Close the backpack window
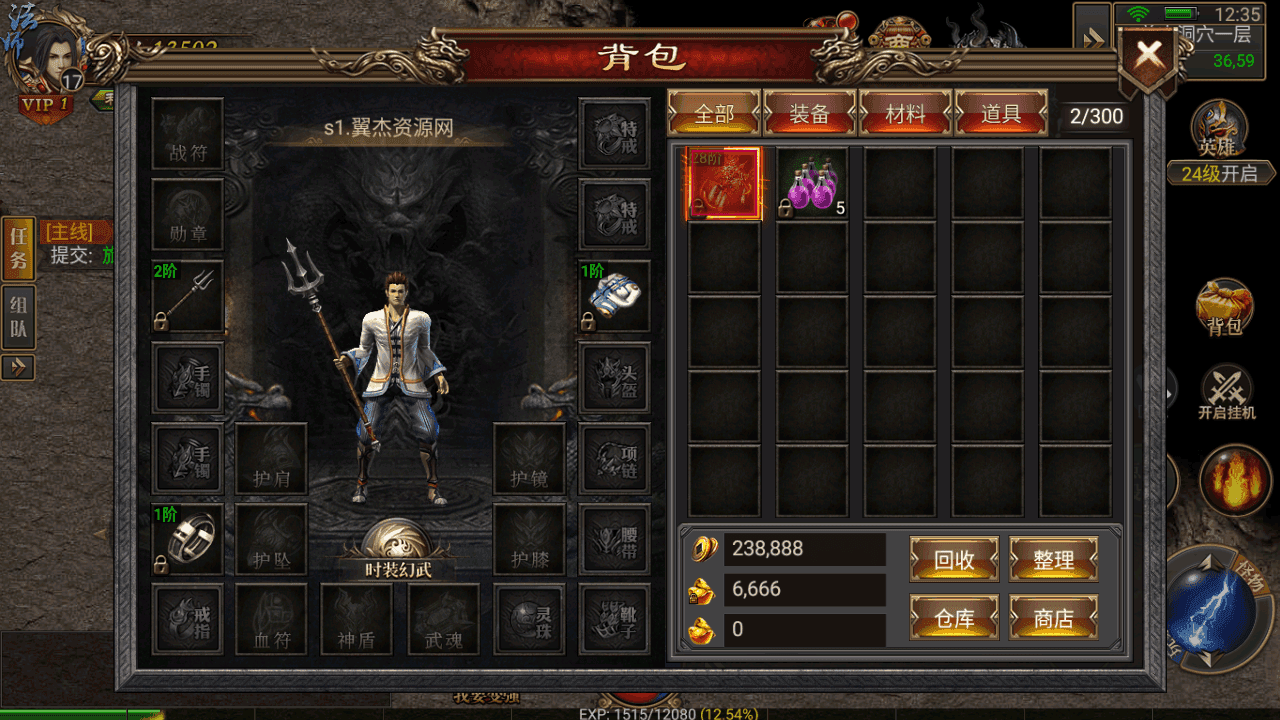 pyautogui.click(x=1148, y=56)
